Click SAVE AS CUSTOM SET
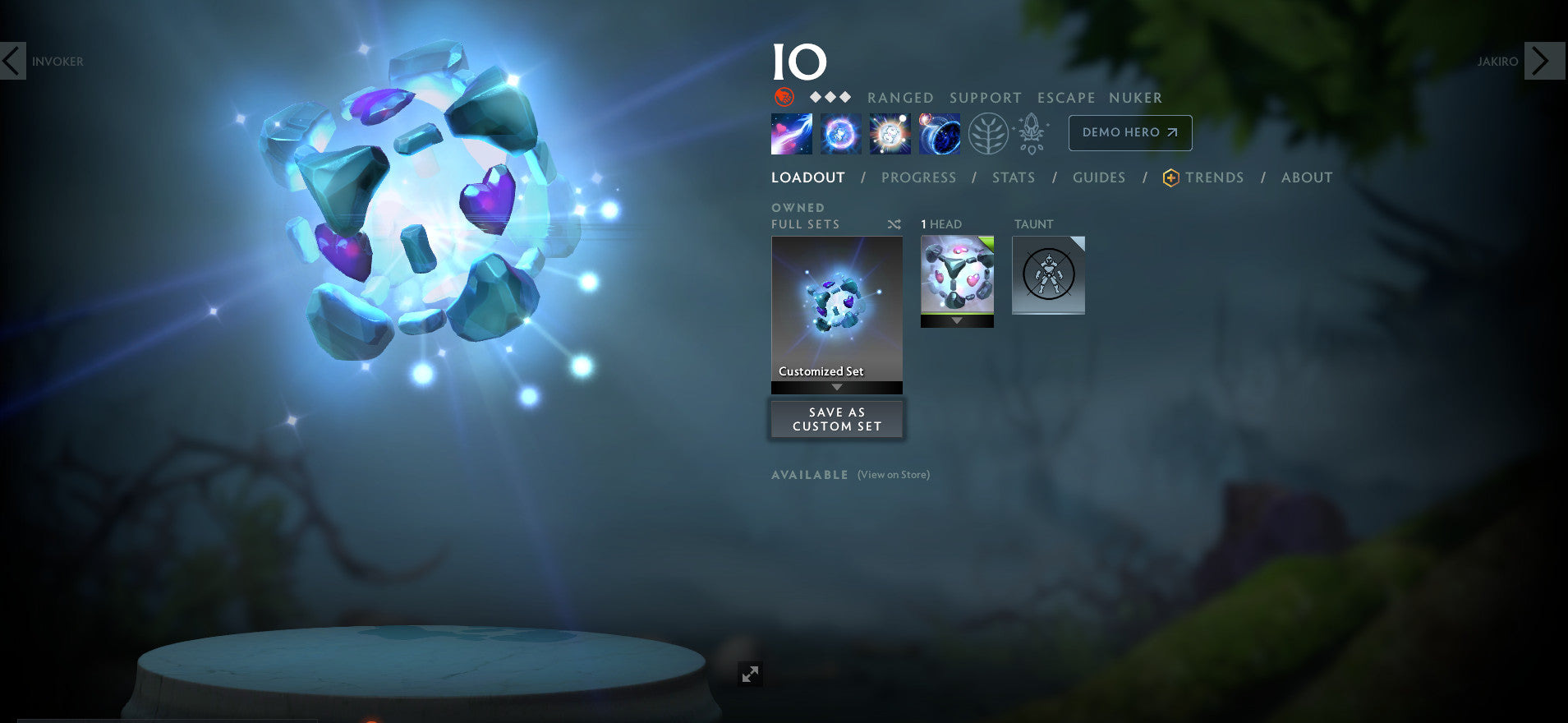 (x=836, y=419)
